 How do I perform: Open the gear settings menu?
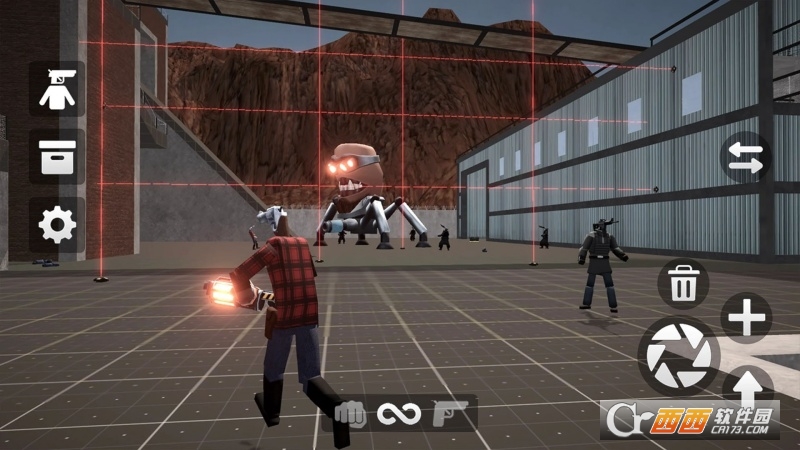[x=57, y=225]
